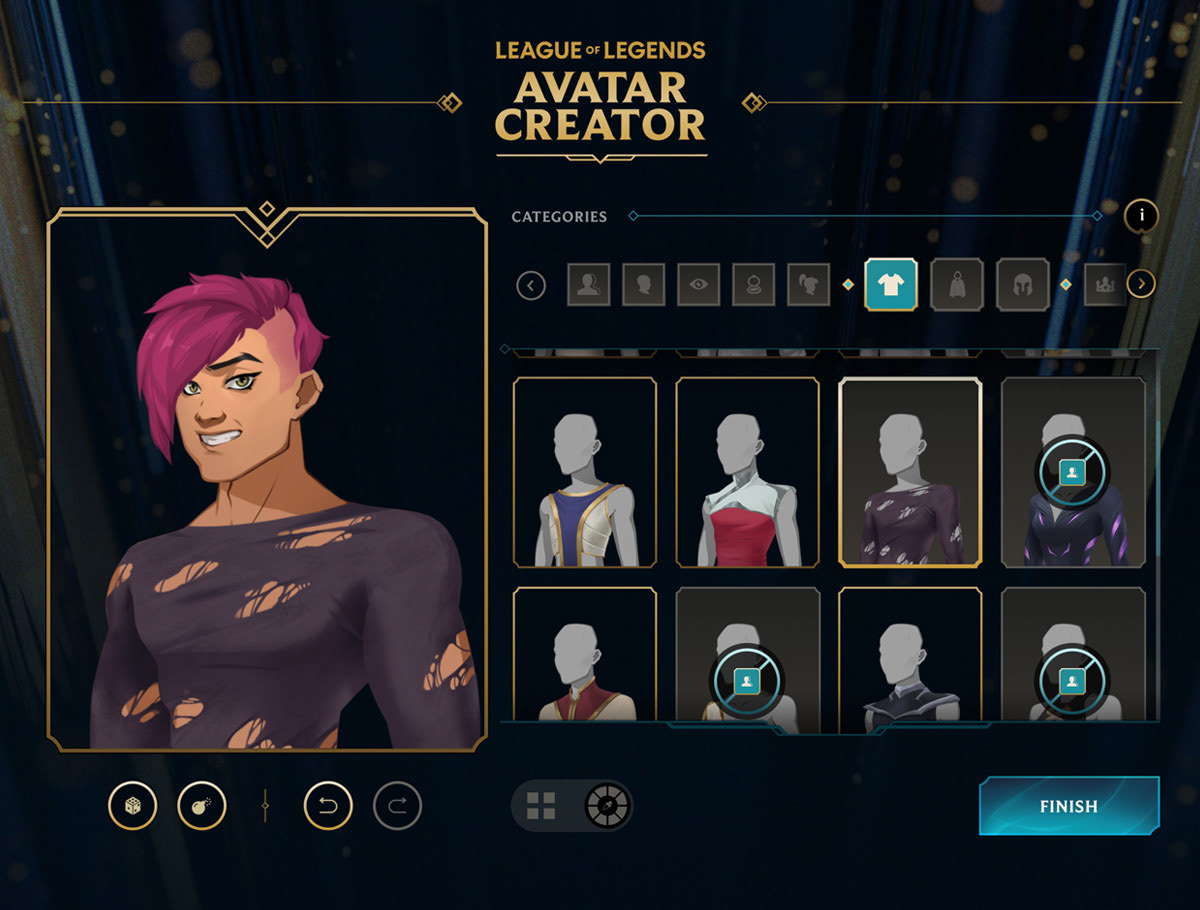This screenshot has width=1200, height=910.
Task: Select the torn purple shirt outfit
Action: pos(910,472)
